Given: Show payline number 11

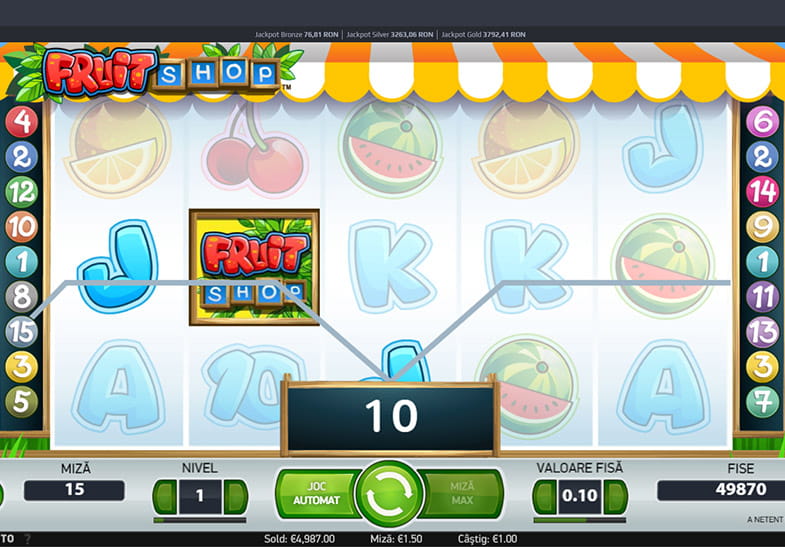Looking at the screenshot, I should click(763, 296).
